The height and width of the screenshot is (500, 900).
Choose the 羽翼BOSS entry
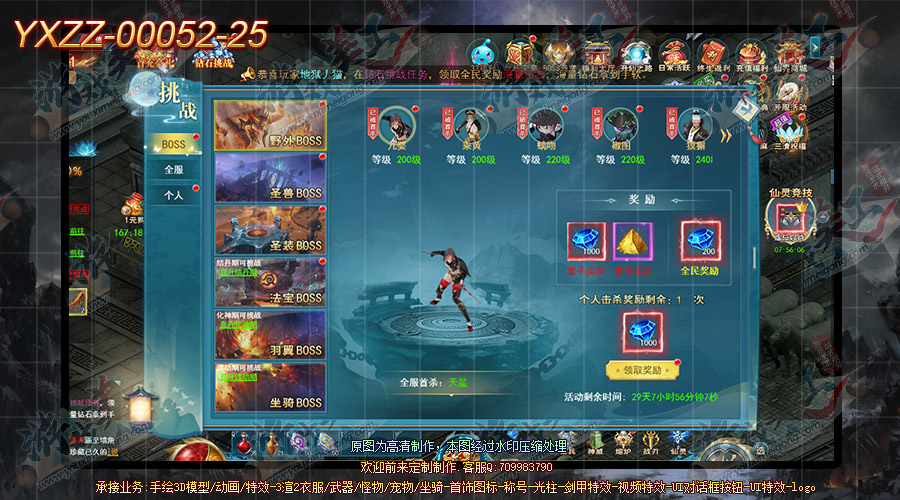tap(269, 335)
